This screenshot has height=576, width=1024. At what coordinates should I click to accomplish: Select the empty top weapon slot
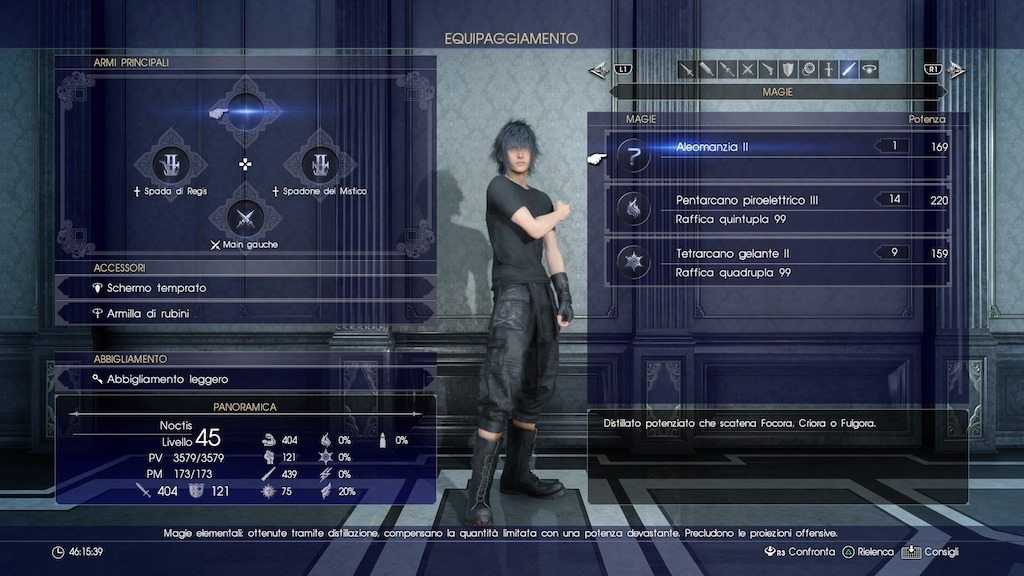246,112
